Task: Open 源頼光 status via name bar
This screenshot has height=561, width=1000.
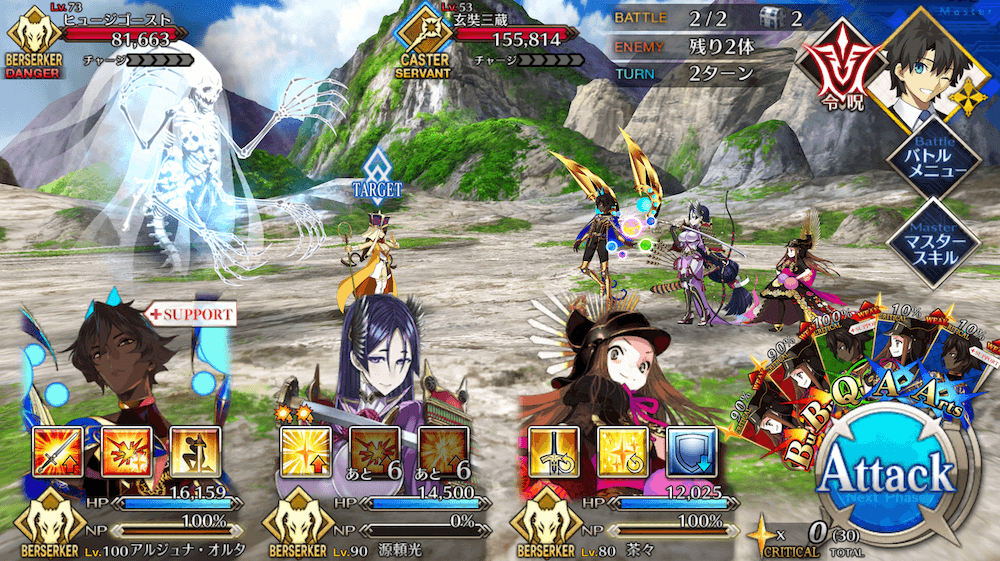Action: 420,548
